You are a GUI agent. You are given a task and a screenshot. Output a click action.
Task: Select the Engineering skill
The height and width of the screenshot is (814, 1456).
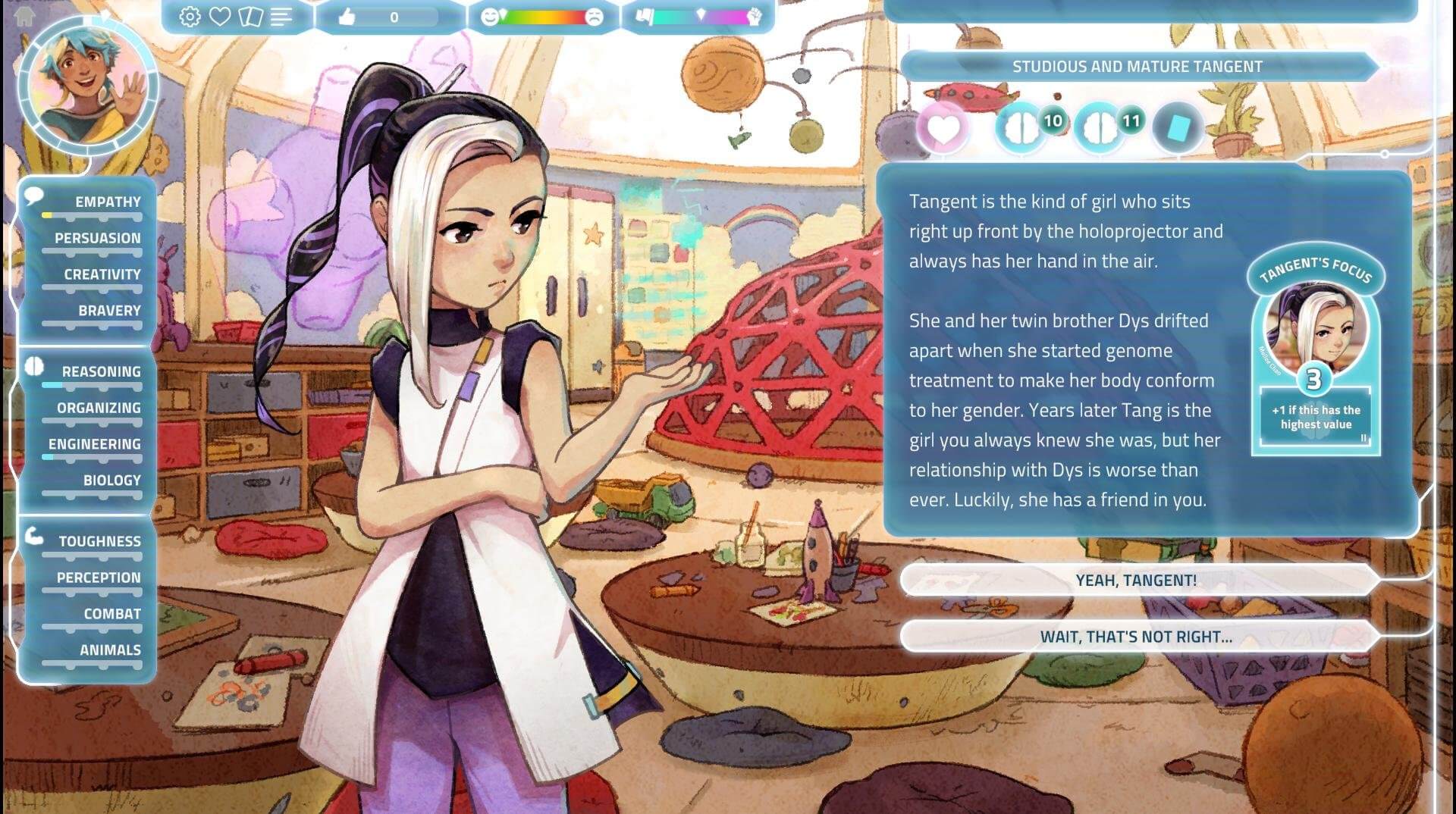point(95,444)
